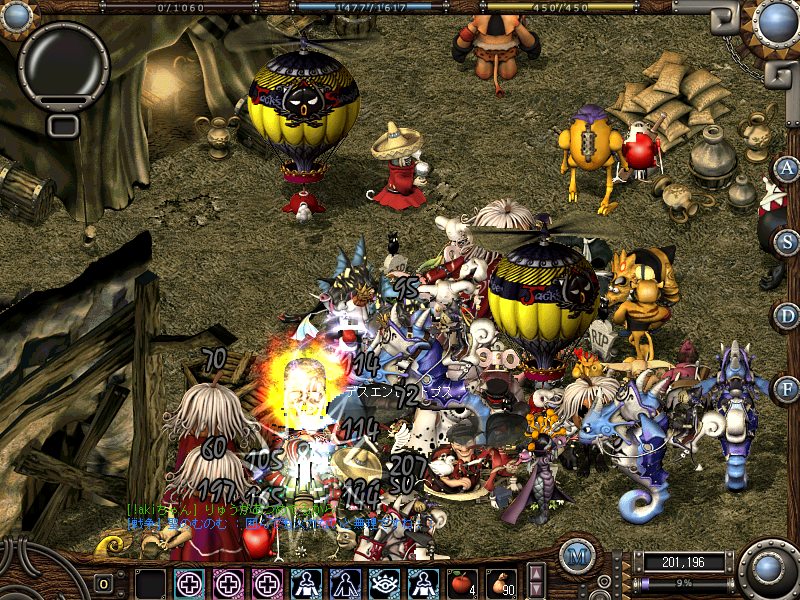The image size is (800, 600).
Task: Click the large orb beside the gold counter
Action: point(769,568)
